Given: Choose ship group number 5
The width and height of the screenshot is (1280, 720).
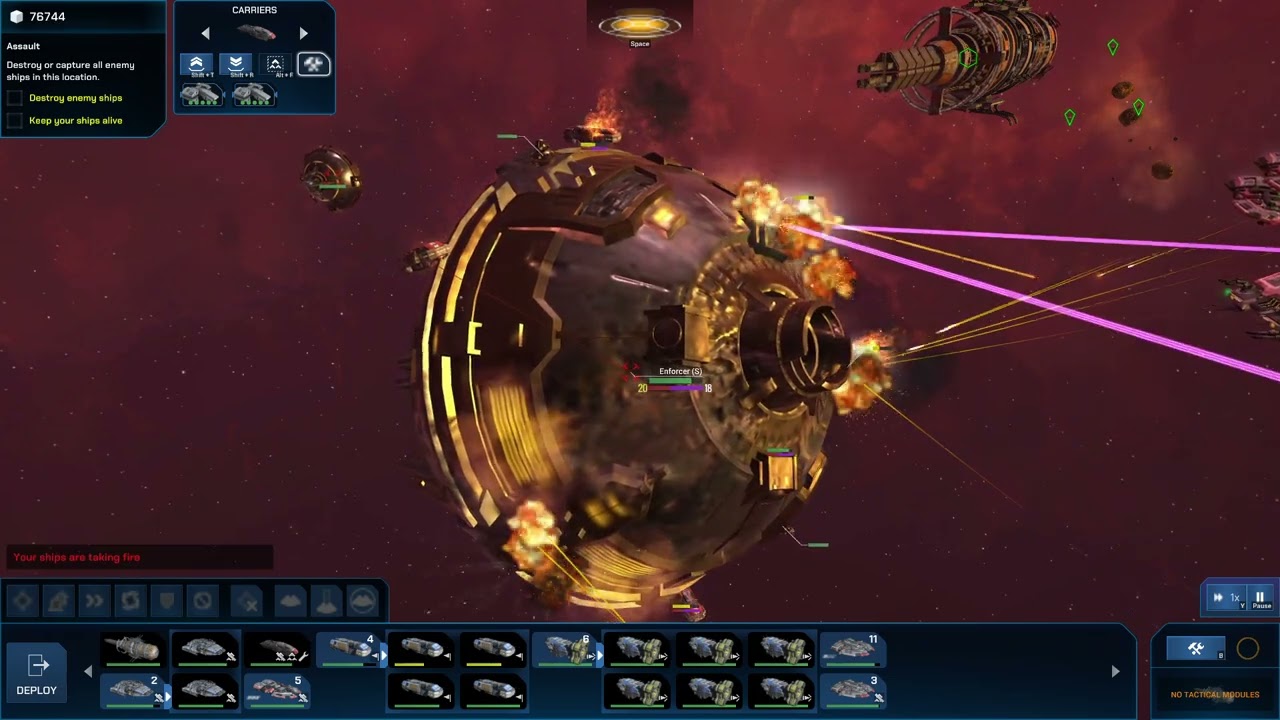Looking at the screenshot, I should click(277, 690).
